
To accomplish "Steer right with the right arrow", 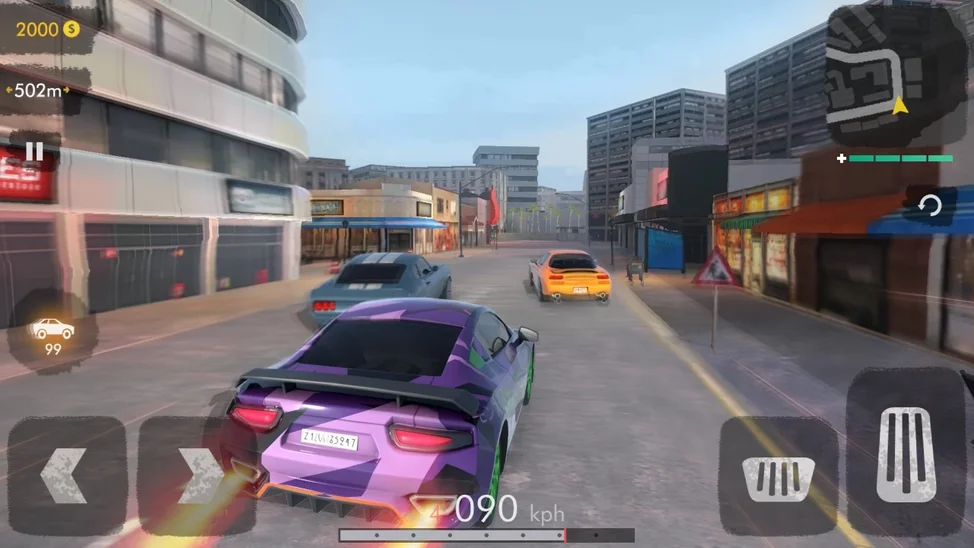I will [197, 476].
